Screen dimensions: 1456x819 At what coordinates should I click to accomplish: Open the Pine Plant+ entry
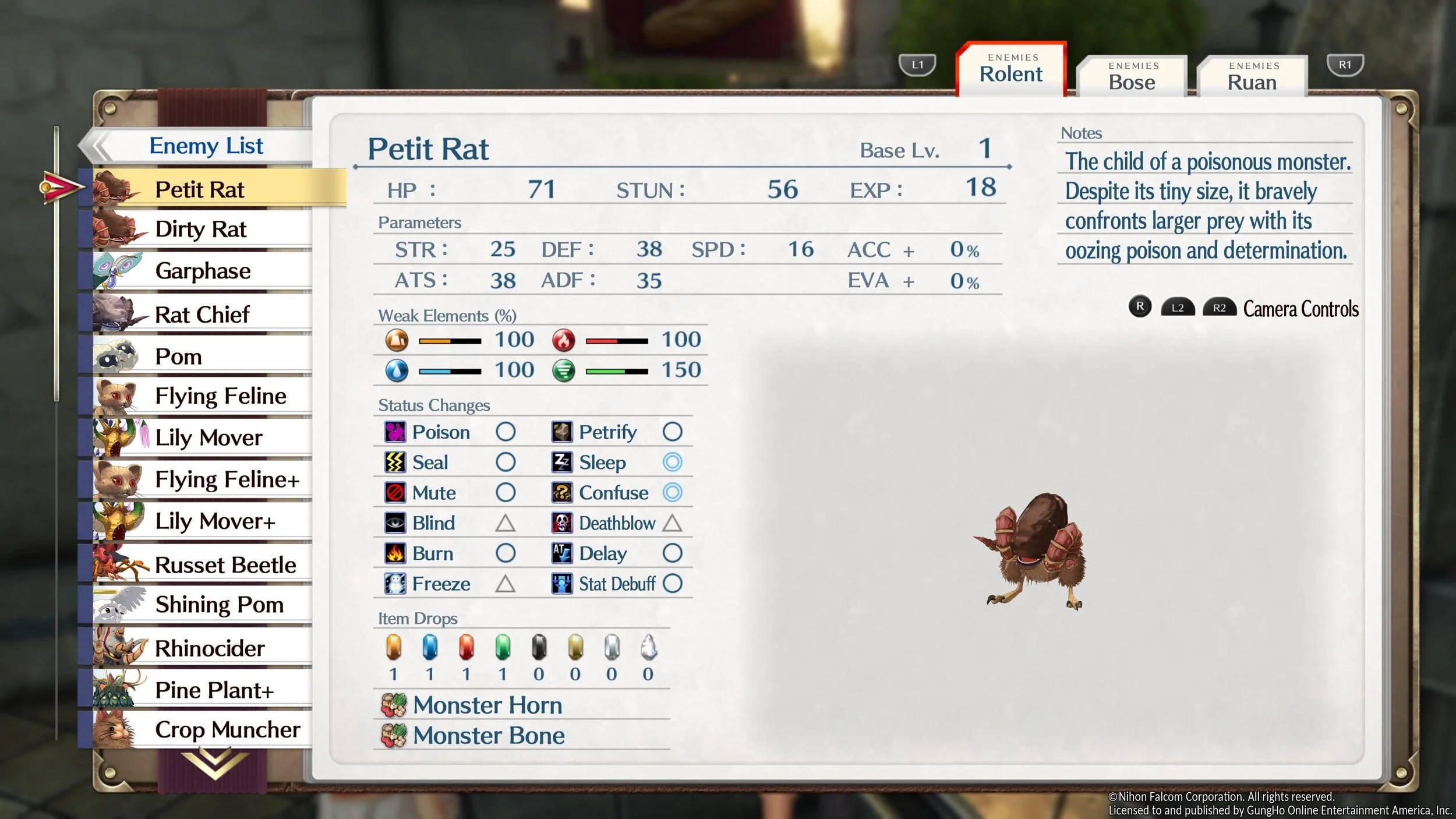point(214,690)
